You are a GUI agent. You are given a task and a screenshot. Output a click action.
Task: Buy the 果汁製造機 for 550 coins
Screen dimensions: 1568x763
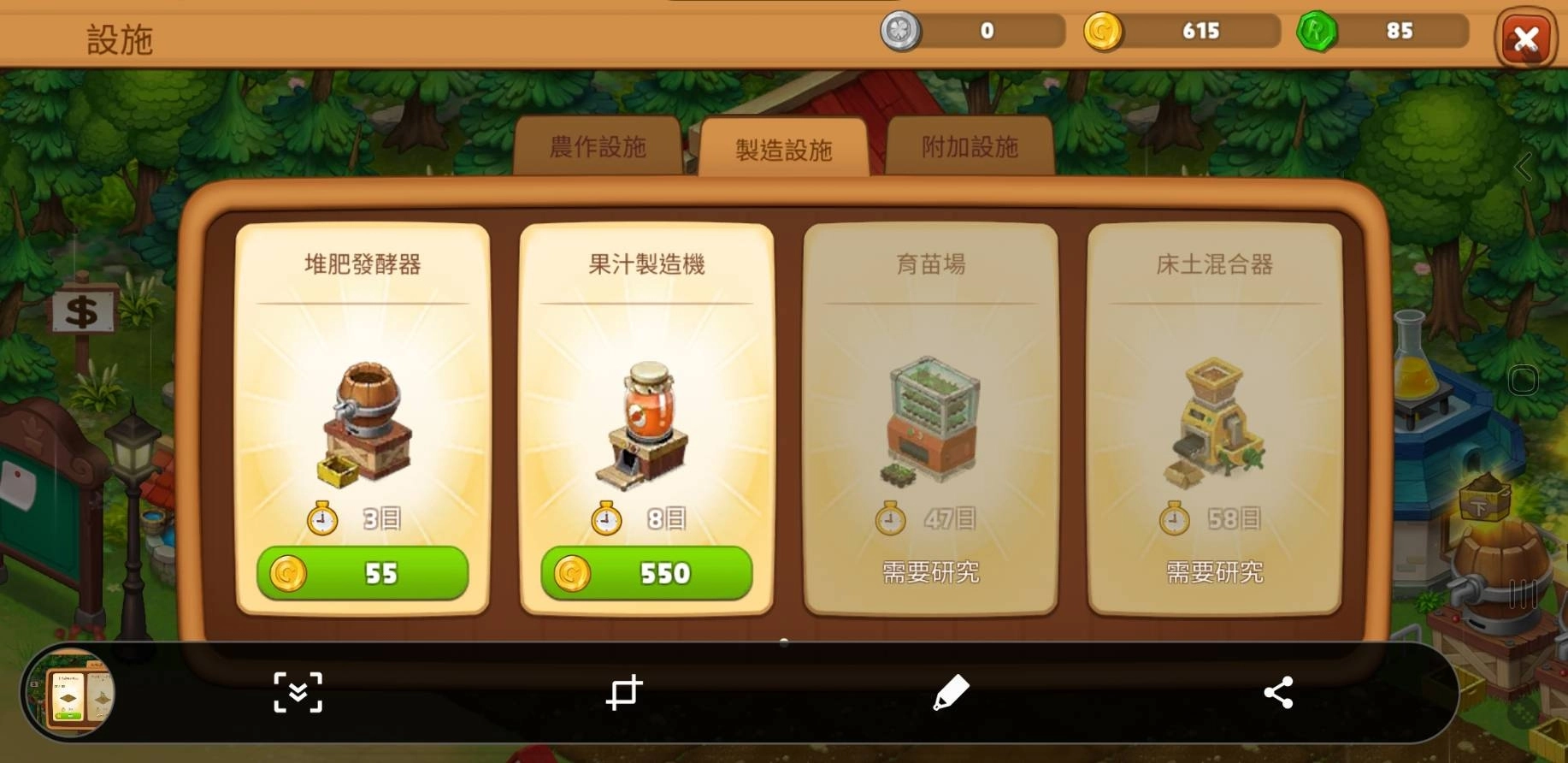[647, 574]
